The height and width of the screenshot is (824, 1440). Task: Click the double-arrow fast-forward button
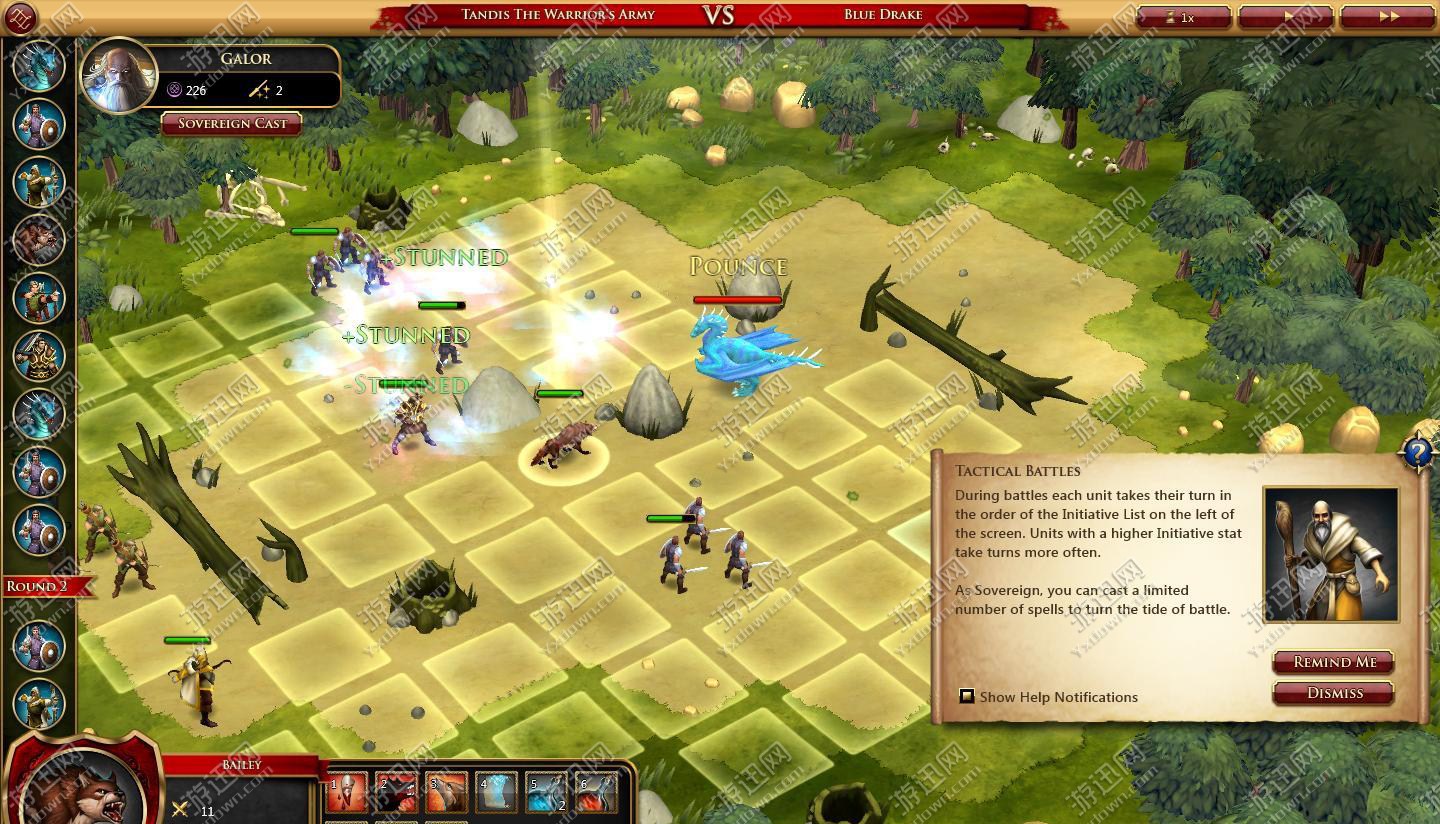point(1387,17)
